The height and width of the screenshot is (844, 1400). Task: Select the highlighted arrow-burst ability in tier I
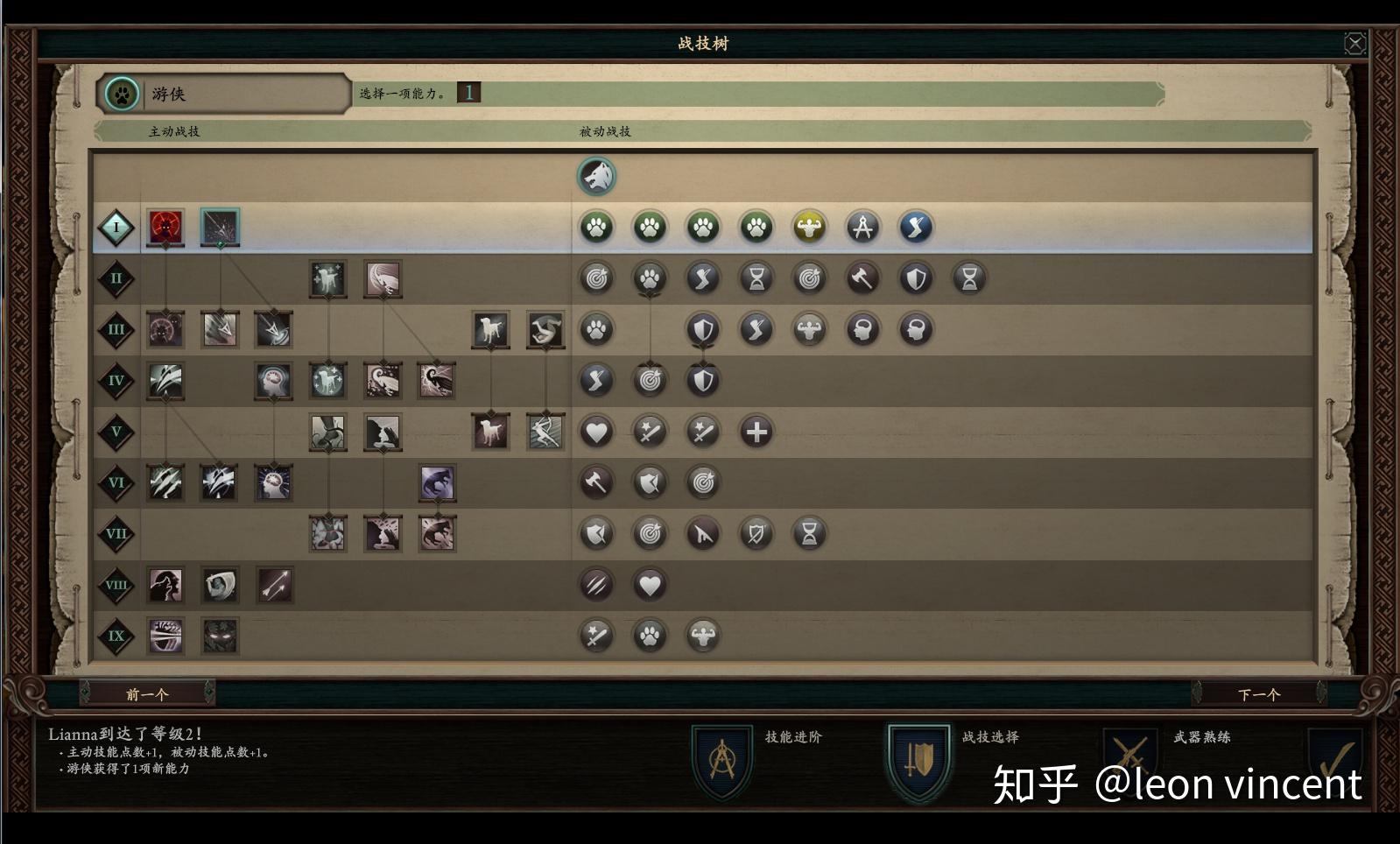point(219,227)
